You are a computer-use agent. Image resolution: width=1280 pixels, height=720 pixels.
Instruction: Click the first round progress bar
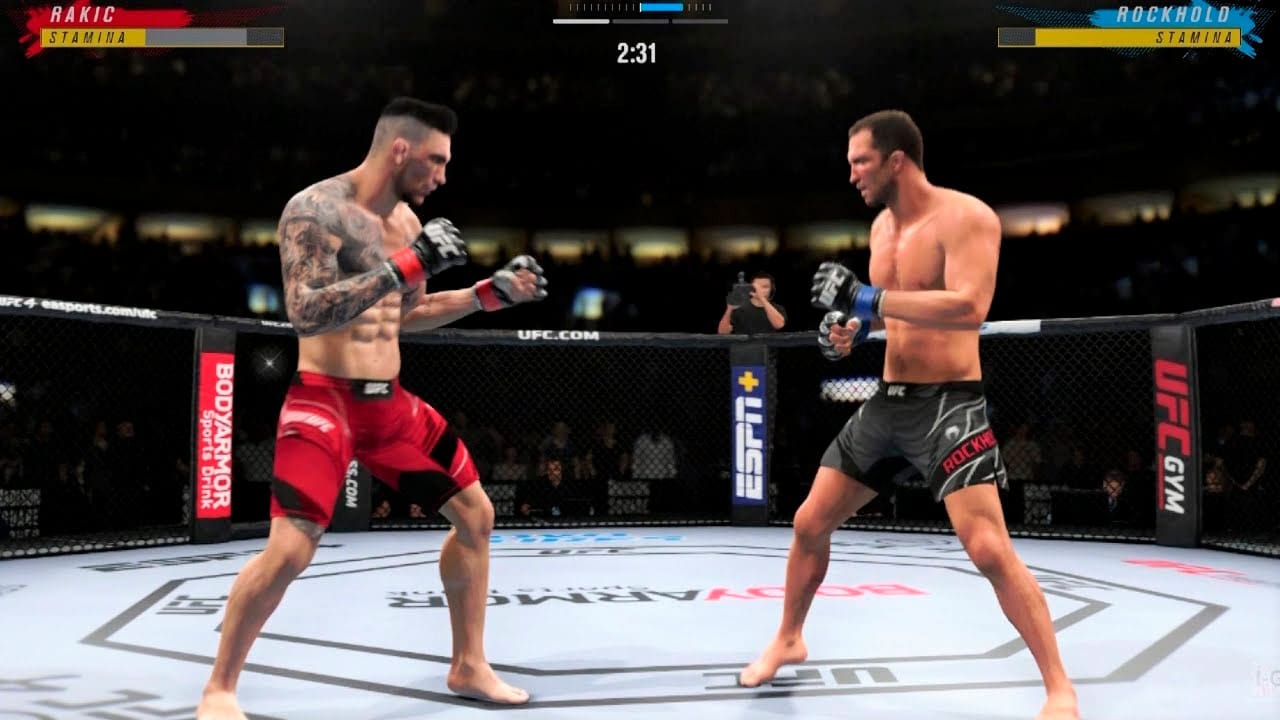point(580,22)
